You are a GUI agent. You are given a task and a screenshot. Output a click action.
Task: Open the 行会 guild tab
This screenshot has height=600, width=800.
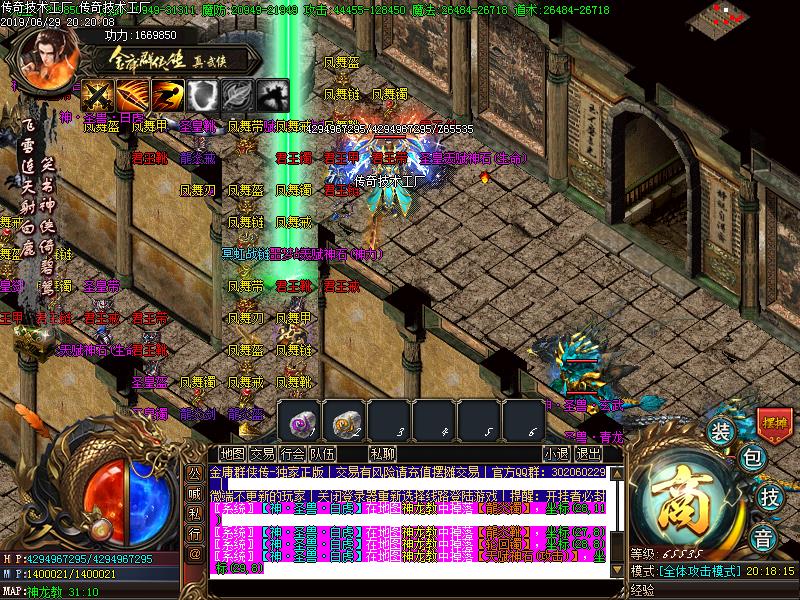[292, 453]
